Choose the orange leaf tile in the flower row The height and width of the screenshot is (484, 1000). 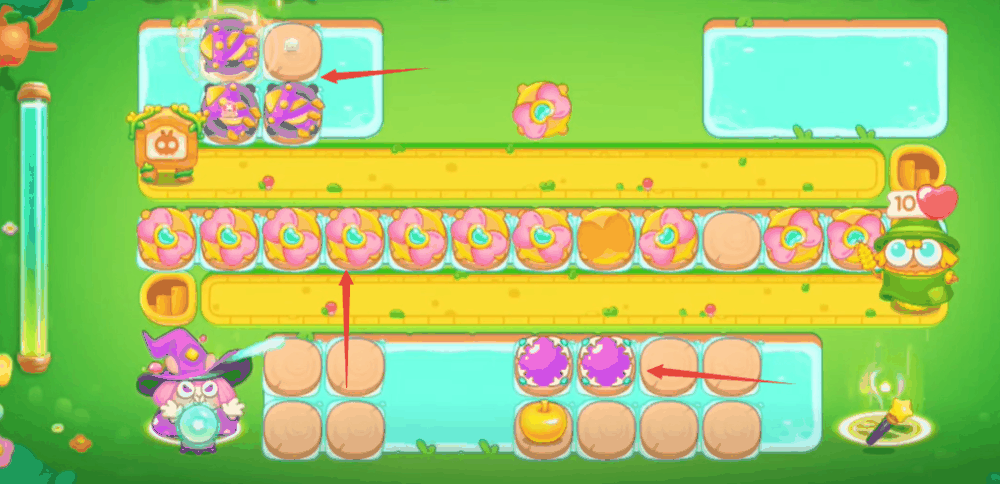tap(606, 239)
